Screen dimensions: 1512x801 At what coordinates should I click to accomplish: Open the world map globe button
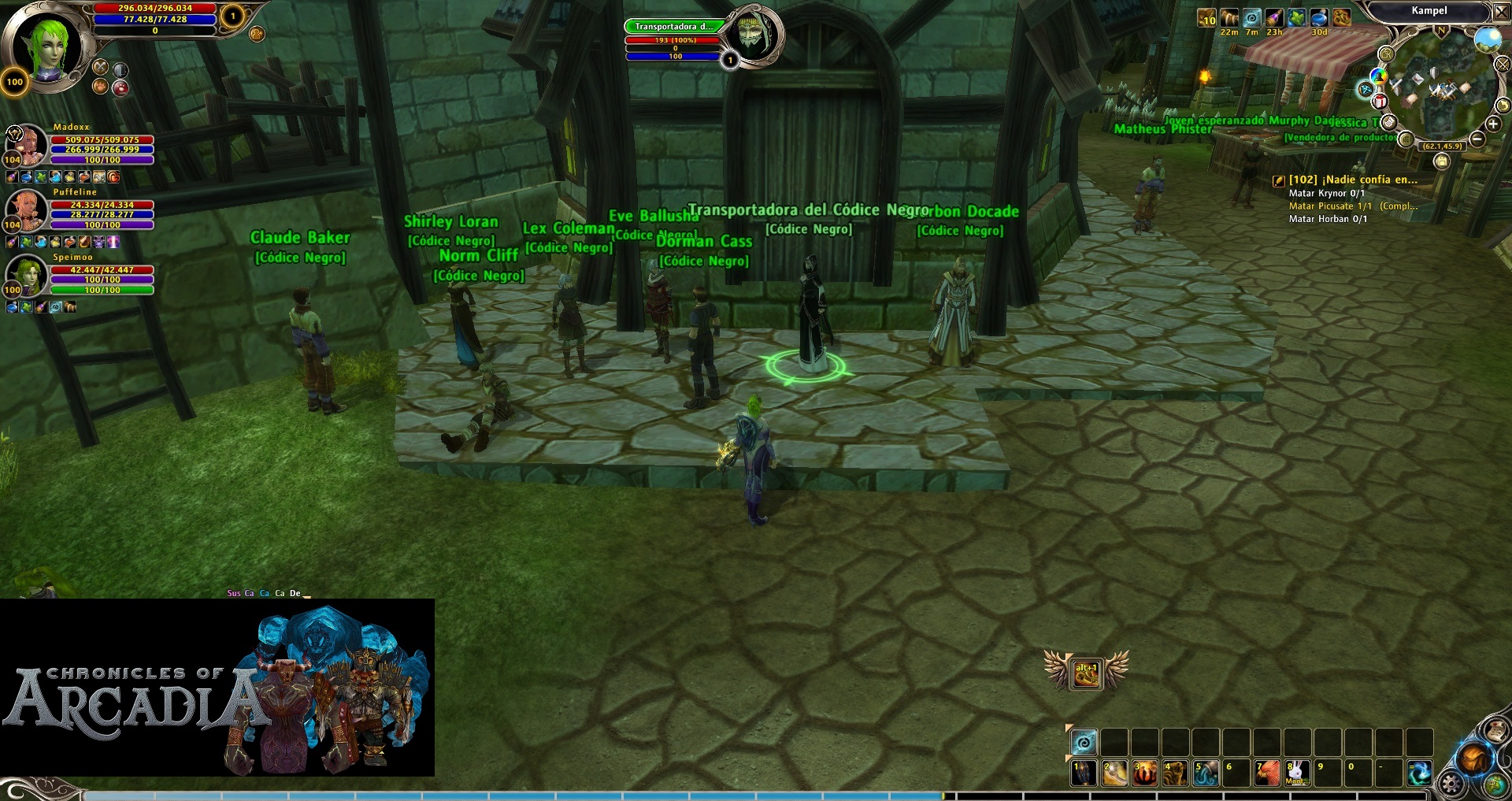(x=1497, y=784)
